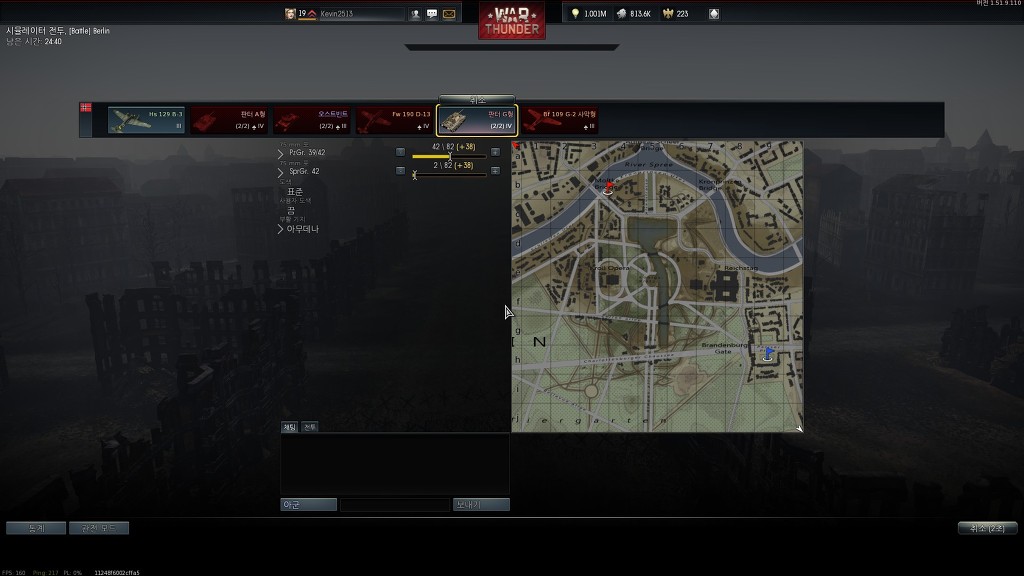Screen dimensions: 1024x576
Task: Open the mail envelope icon
Action: (x=449, y=14)
